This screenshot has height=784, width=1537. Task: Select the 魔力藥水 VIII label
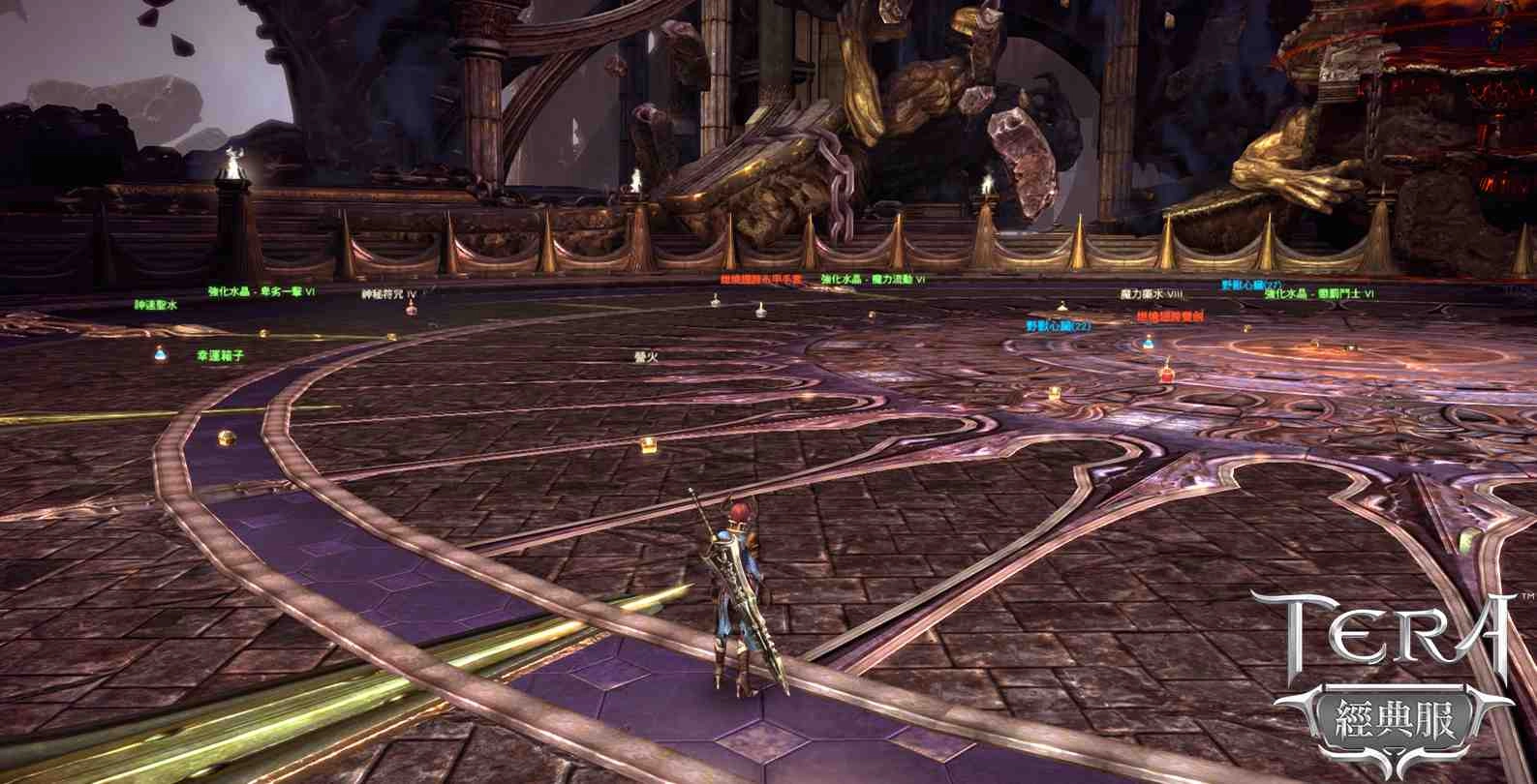tap(1150, 295)
